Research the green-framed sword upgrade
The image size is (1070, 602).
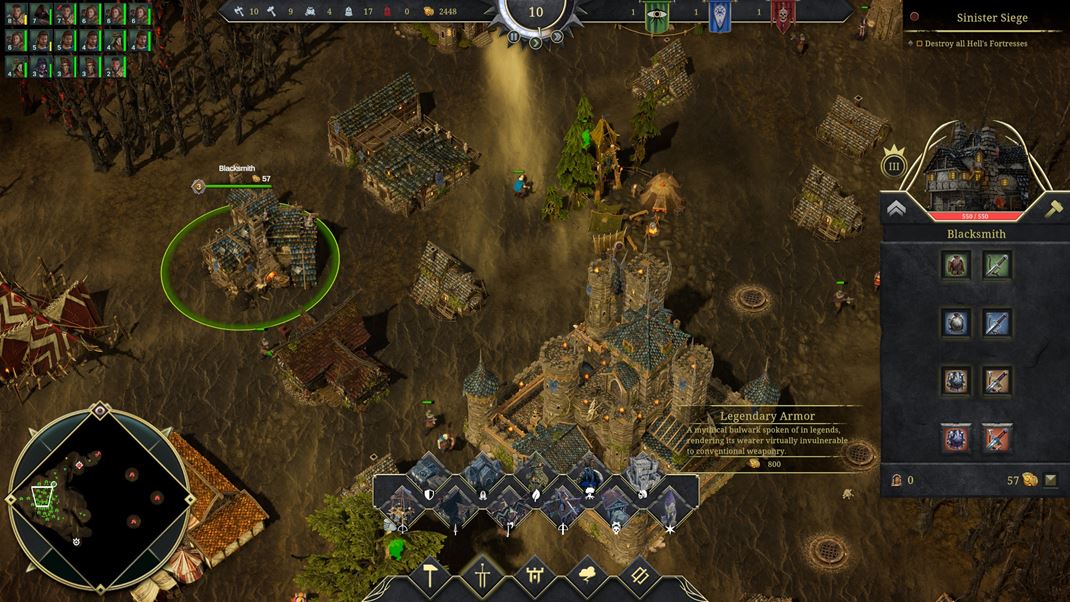[997, 265]
